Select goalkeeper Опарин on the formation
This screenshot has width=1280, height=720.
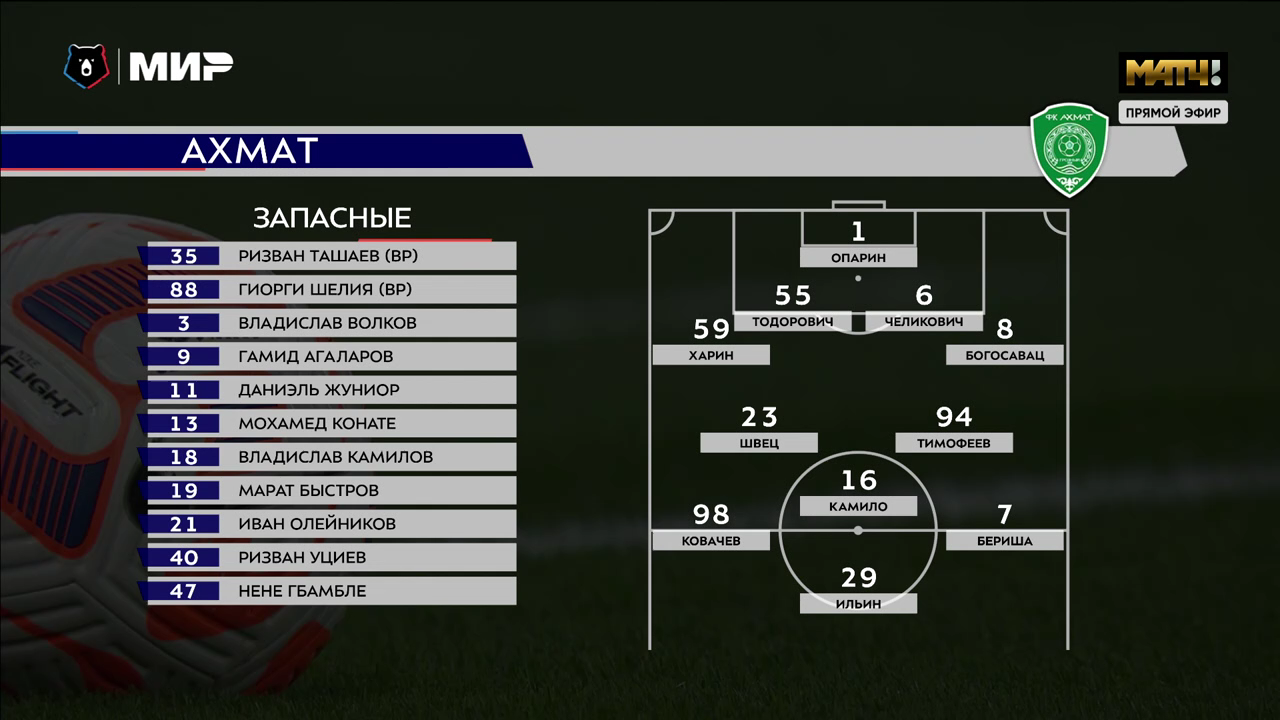pyautogui.click(x=858, y=257)
